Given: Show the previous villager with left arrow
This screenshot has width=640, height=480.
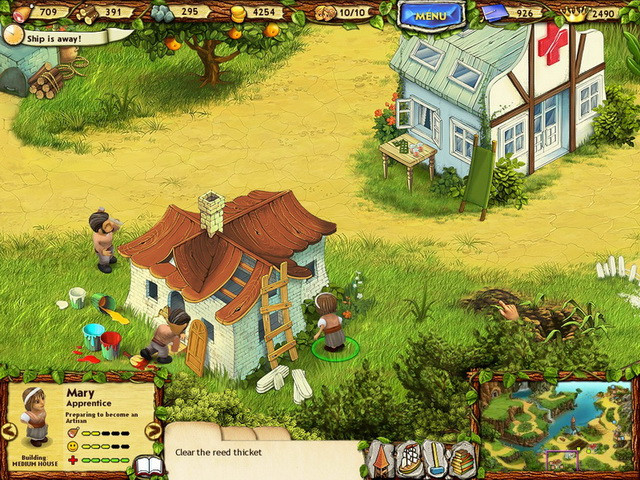Looking at the screenshot, I should click(x=9, y=431).
